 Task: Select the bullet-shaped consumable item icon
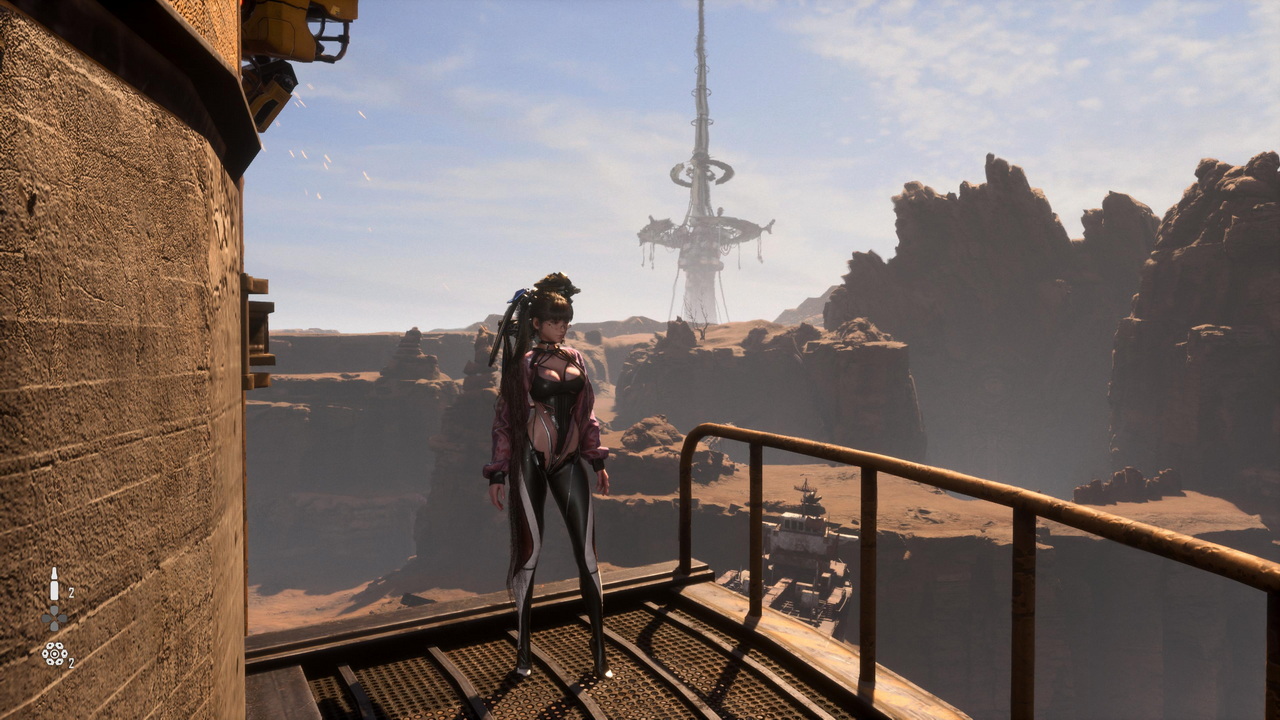click(x=54, y=585)
